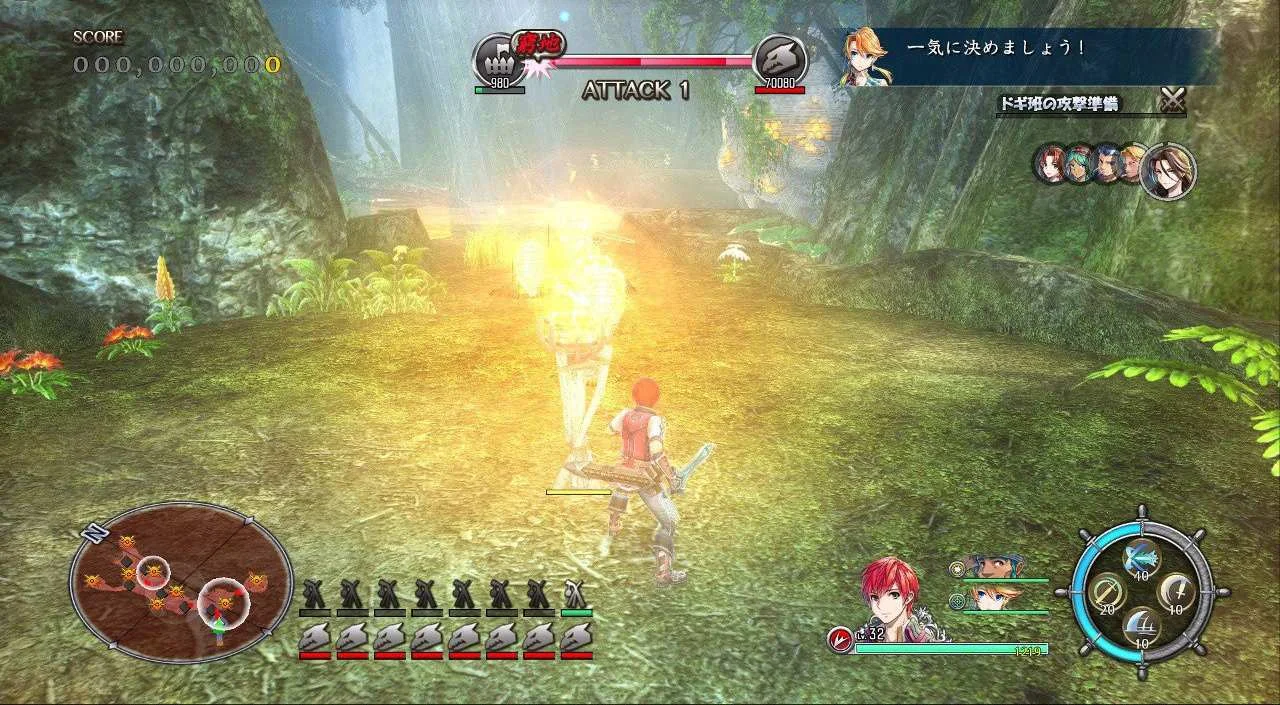The image size is (1280, 705).
Task: Choose the teal-haired support portrait in the row
Action: pyautogui.click(x=1078, y=165)
